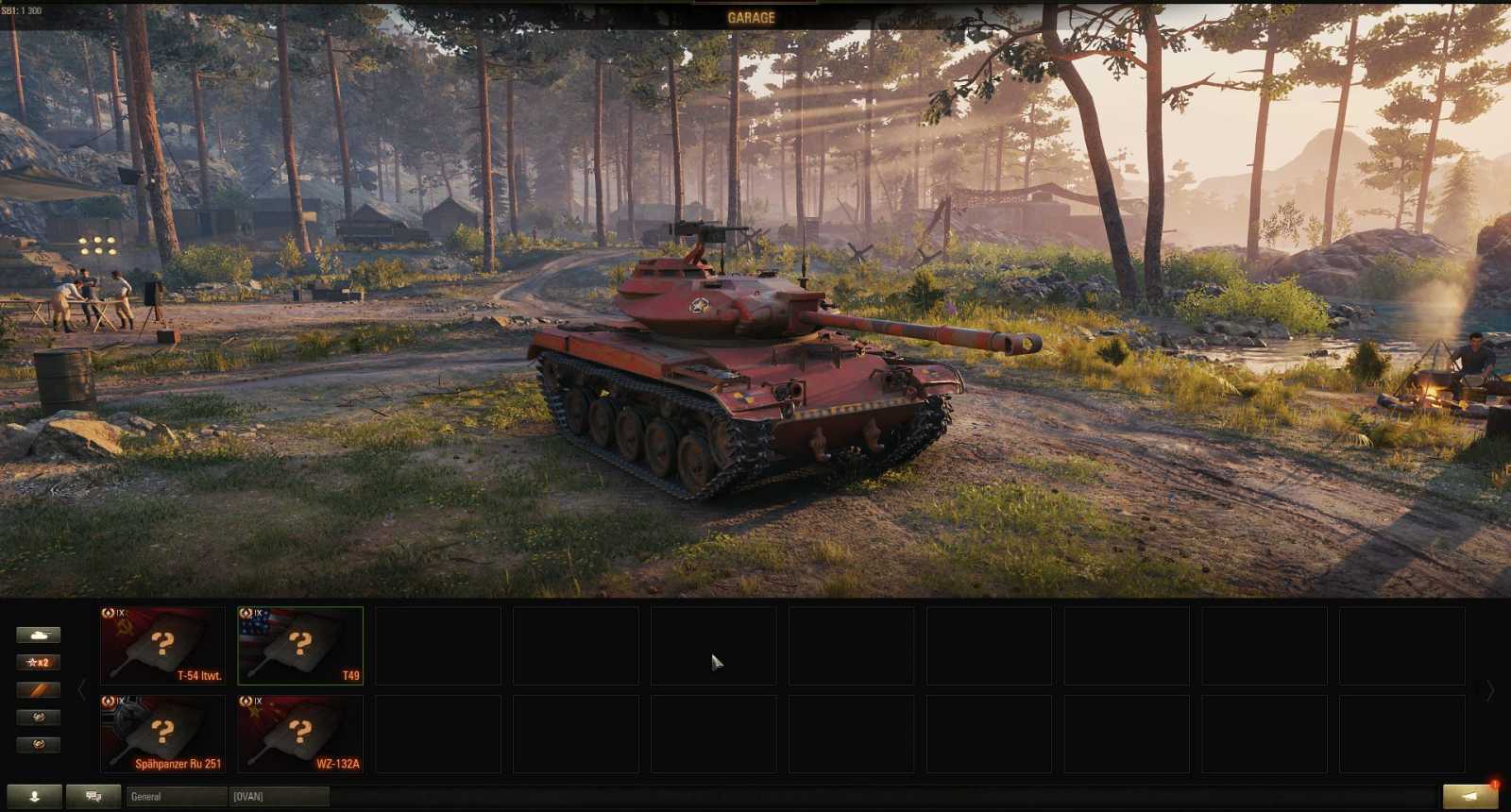Click the USA flag icon on T49 slot
The height and width of the screenshot is (812, 1511).
point(255,625)
